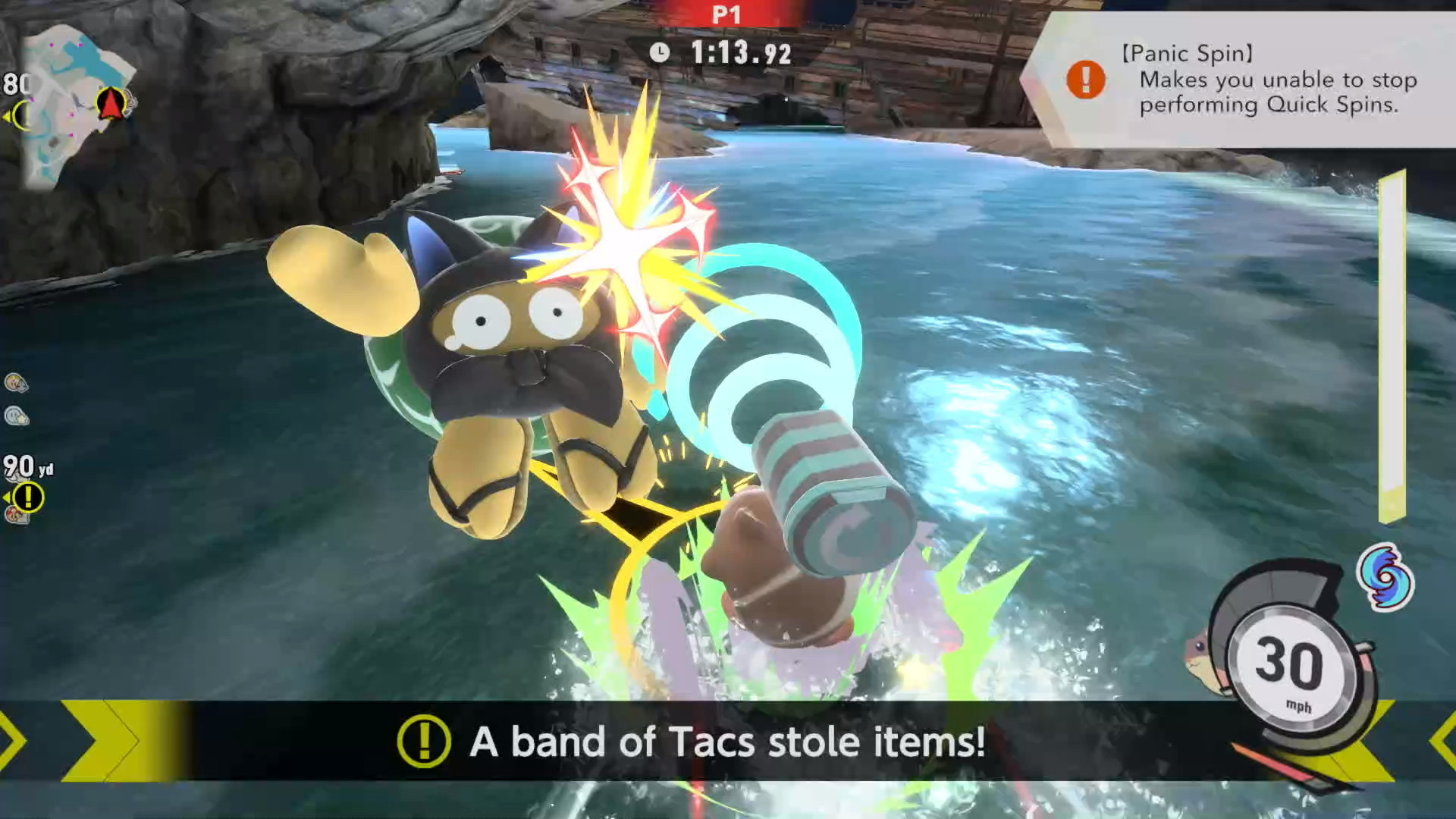
Task: Click the clock icon beside the race timer
Action: (x=661, y=54)
